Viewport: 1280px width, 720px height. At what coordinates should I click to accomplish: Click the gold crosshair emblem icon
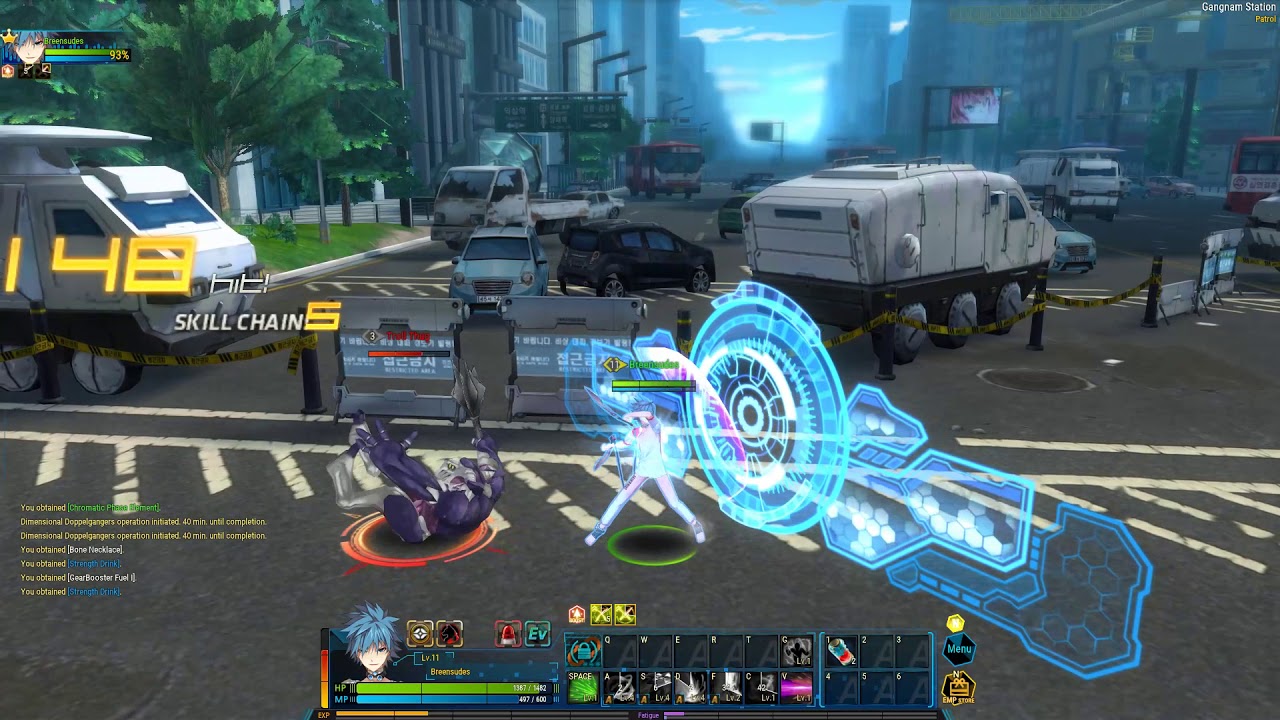pos(420,633)
